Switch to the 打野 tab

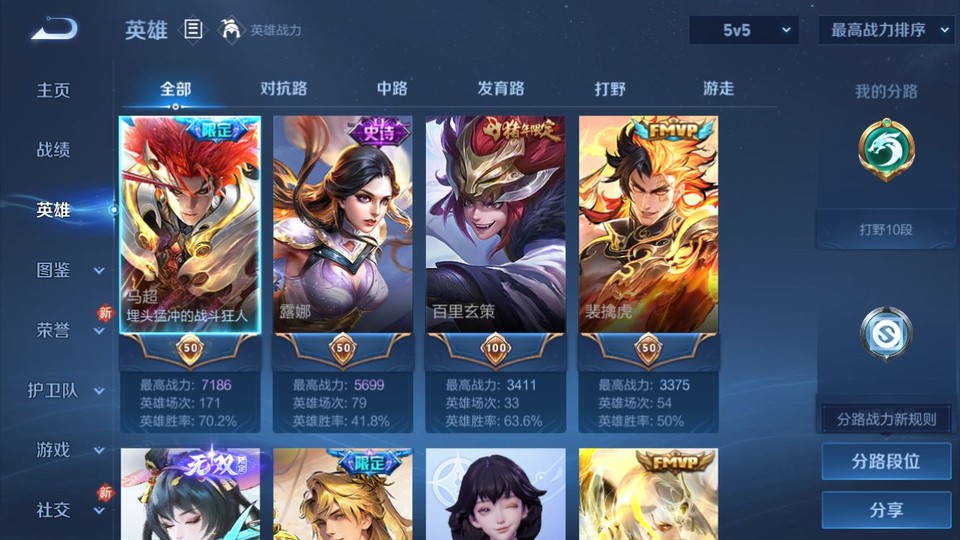pyautogui.click(x=610, y=89)
